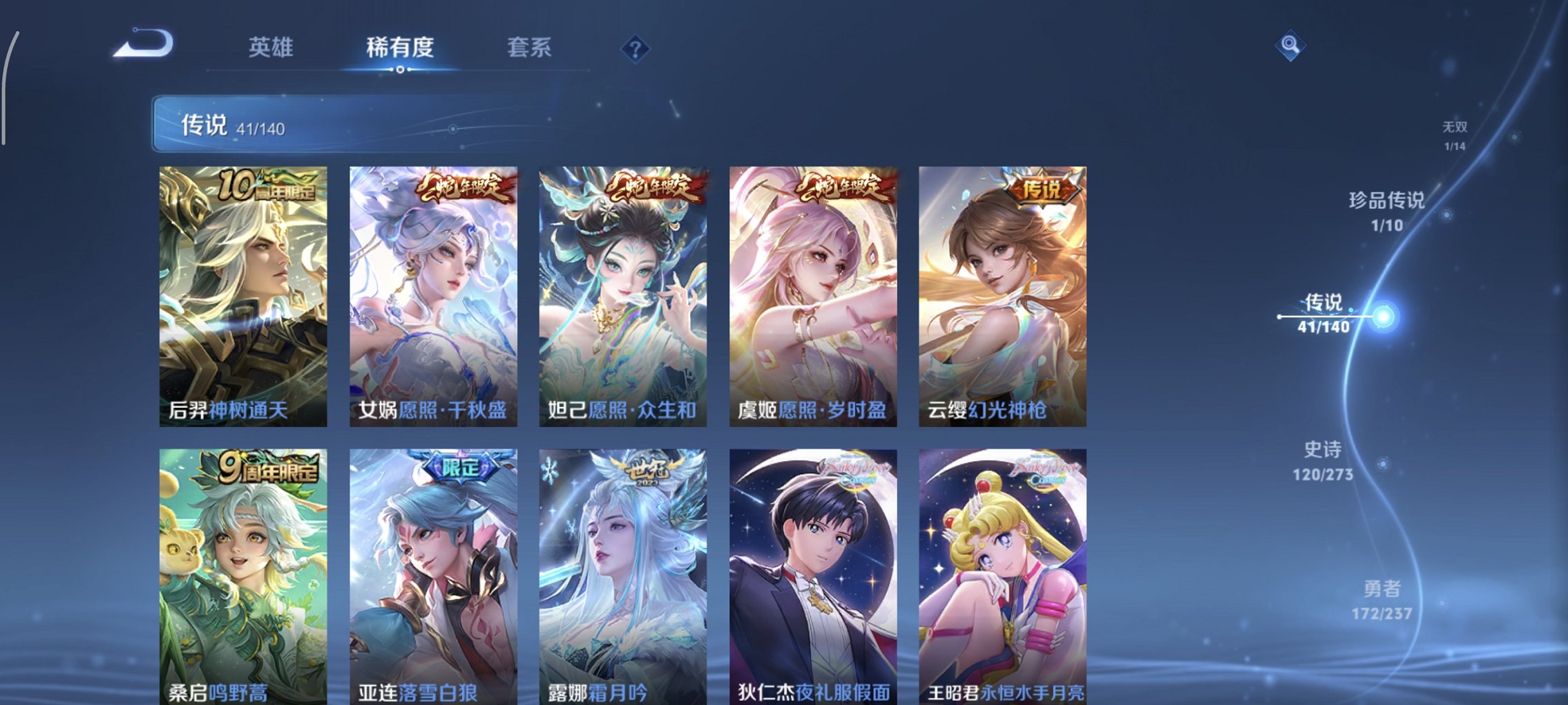
Task: Open help via the question mark icon
Action: (637, 47)
